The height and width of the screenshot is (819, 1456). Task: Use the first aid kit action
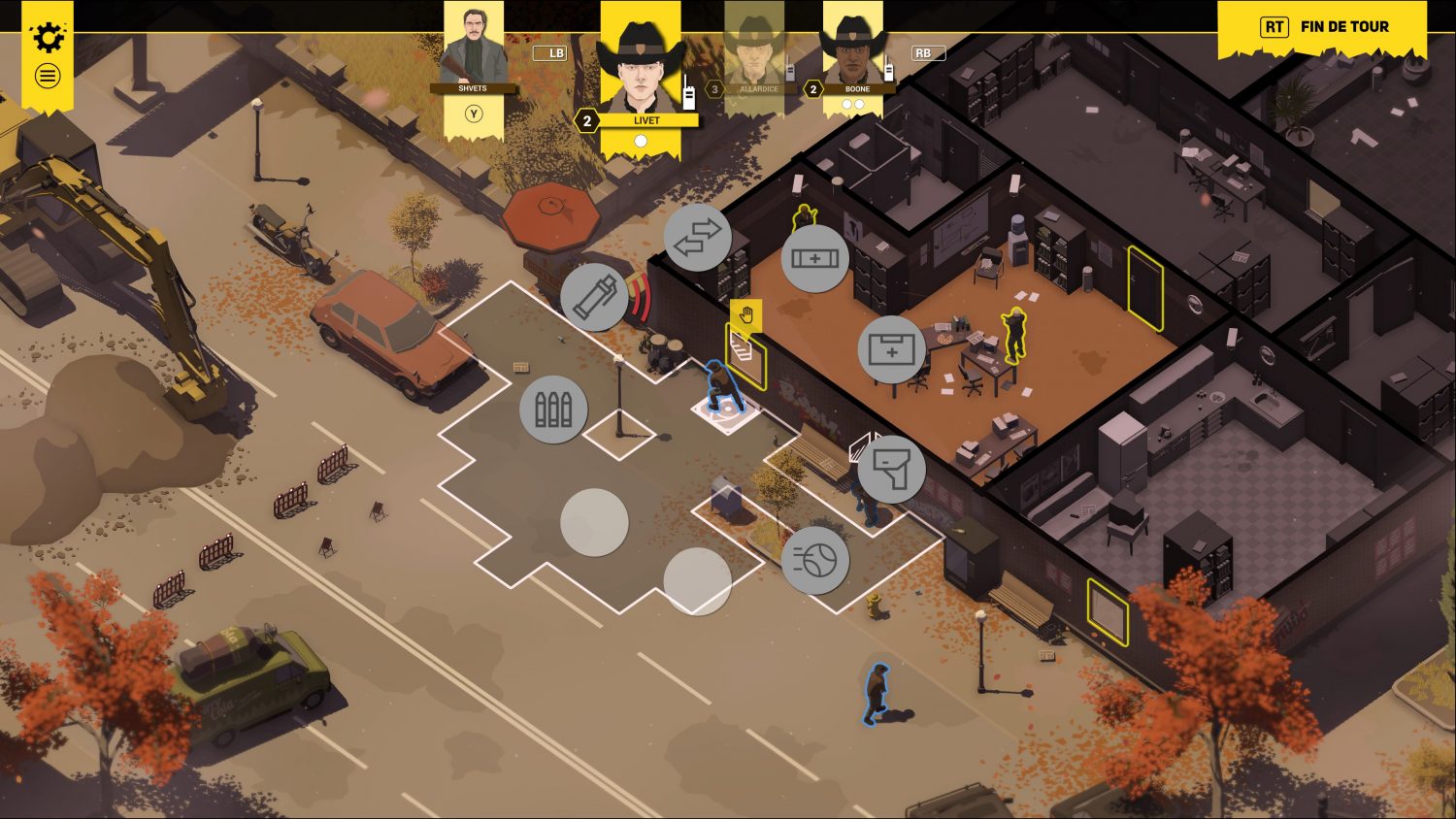(891, 349)
